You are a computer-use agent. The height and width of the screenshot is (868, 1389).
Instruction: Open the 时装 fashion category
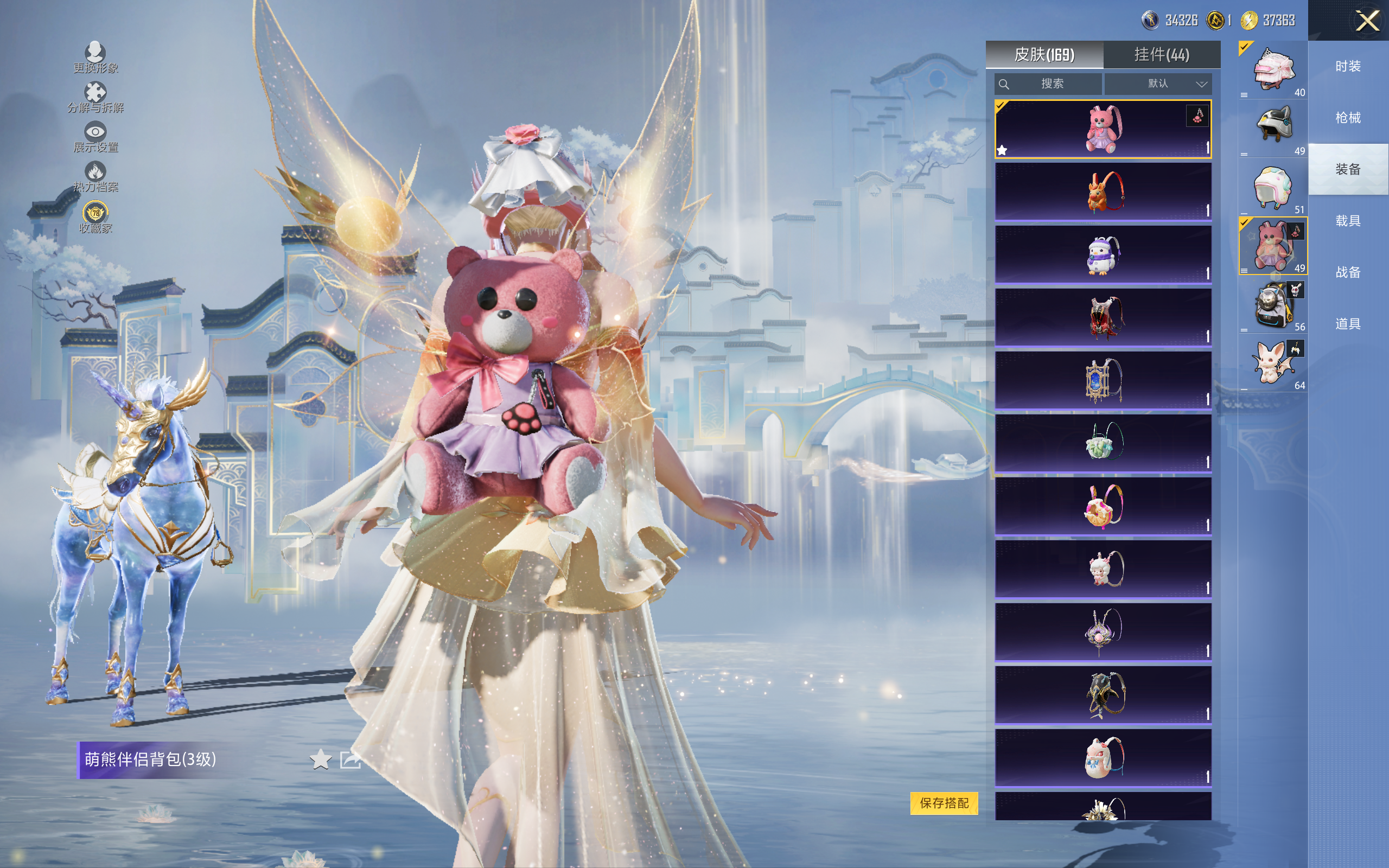click(x=1348, y=67)
